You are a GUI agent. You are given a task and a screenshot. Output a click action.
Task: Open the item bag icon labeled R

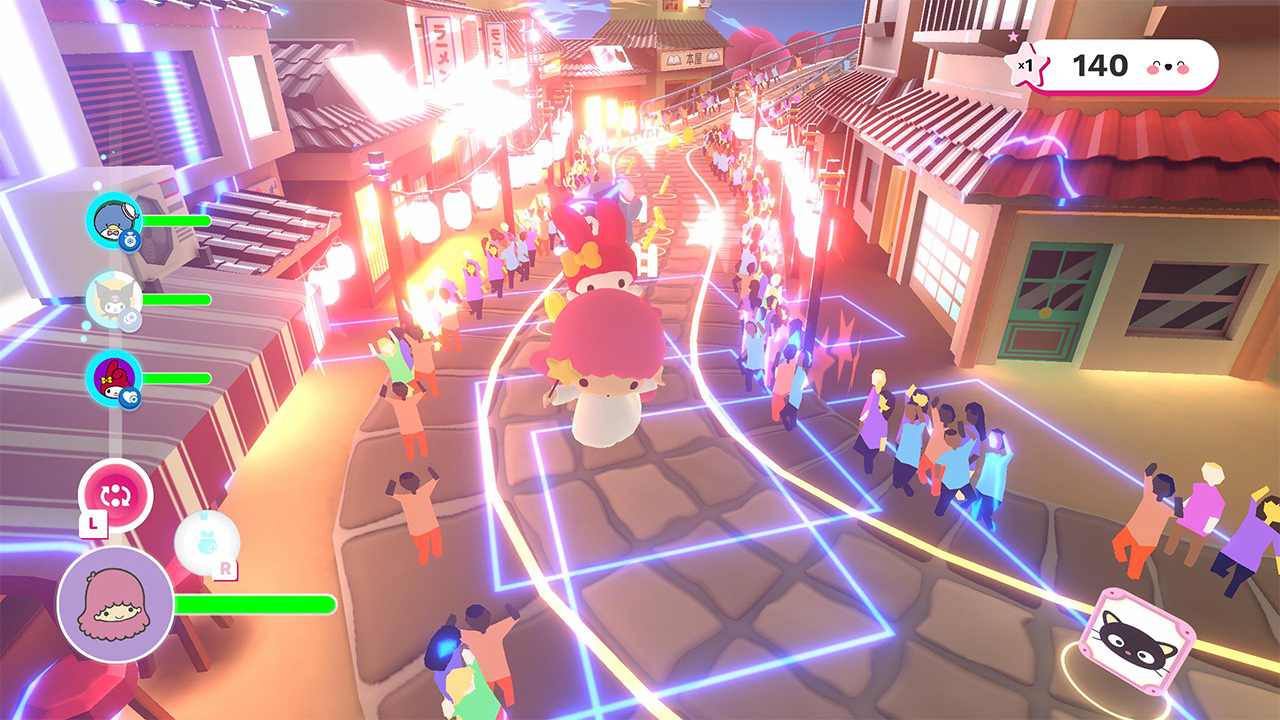(207, 540)
